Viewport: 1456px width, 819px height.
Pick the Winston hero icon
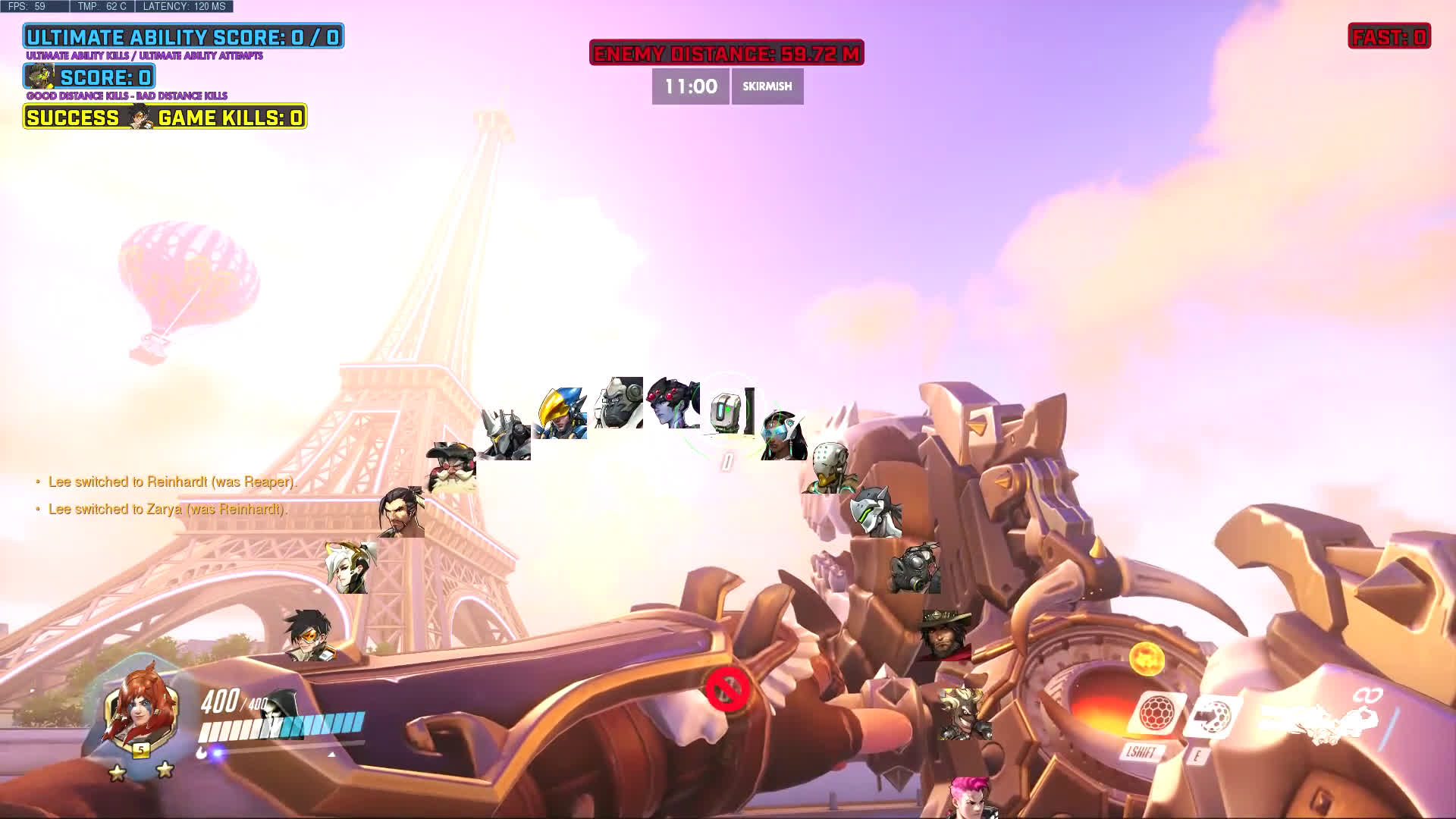coord(619,403)
